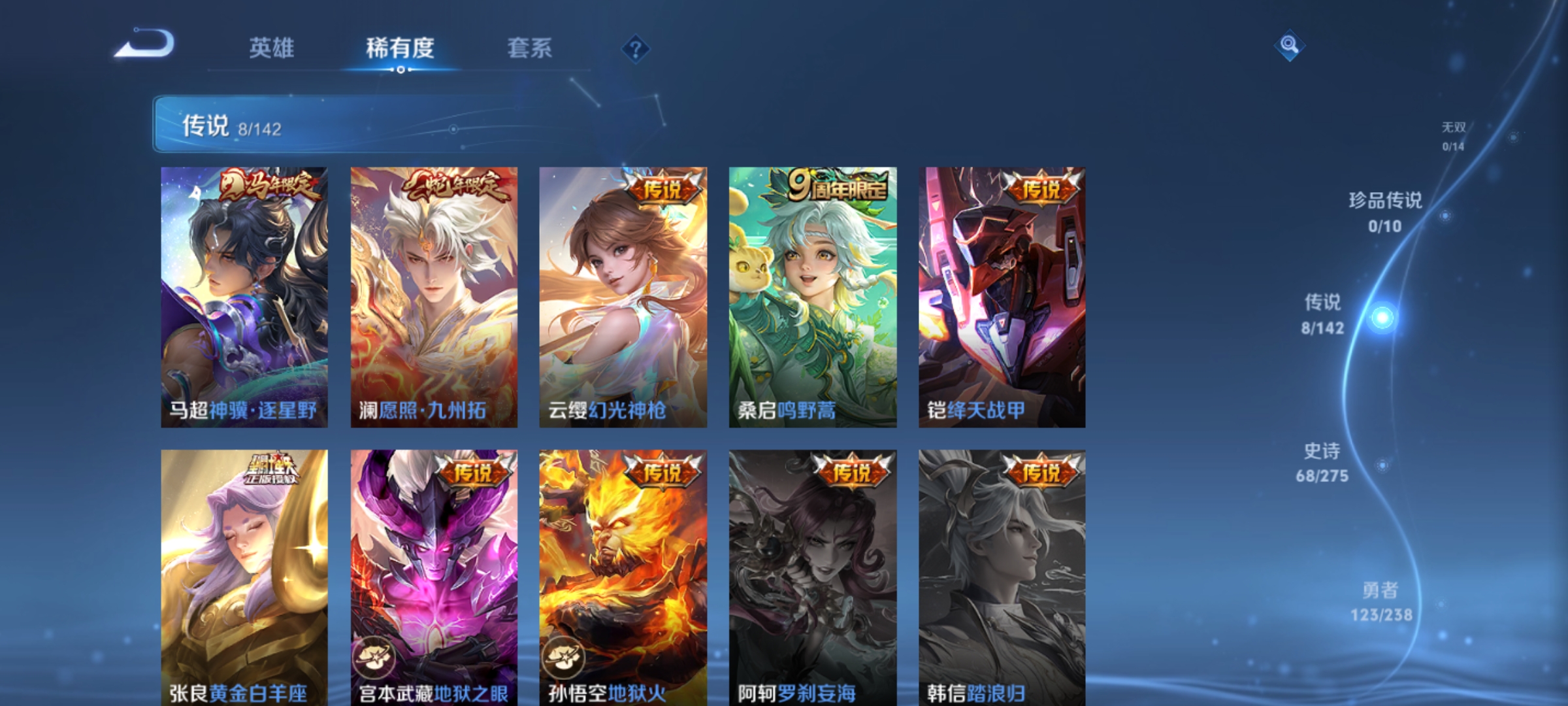Screen dimensions: 1568x706
Task: Select the 稀有度 tab
Action: tap(401, 48)
